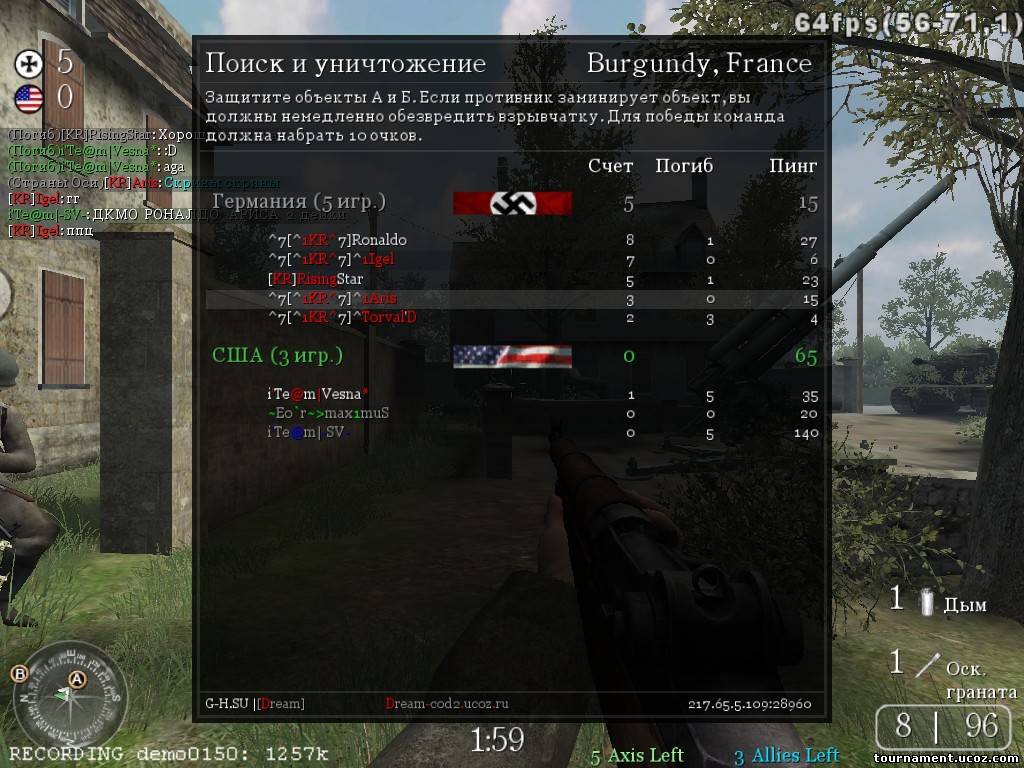Select the smoke grenade (Дым) icon
This screenshot has height=768, width=1024.
pos(927,603)
